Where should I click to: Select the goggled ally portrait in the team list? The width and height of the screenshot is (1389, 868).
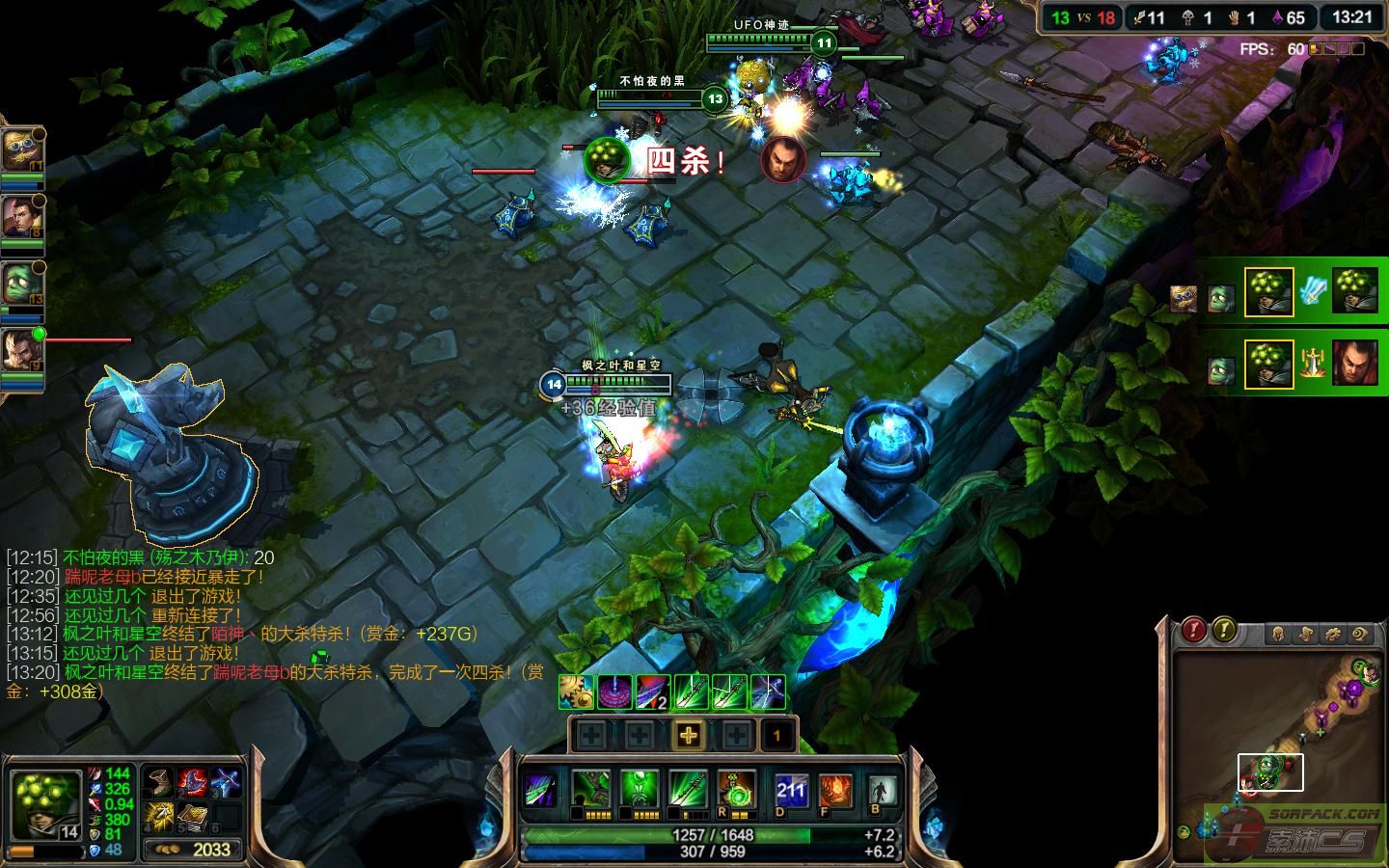(20, 149)
